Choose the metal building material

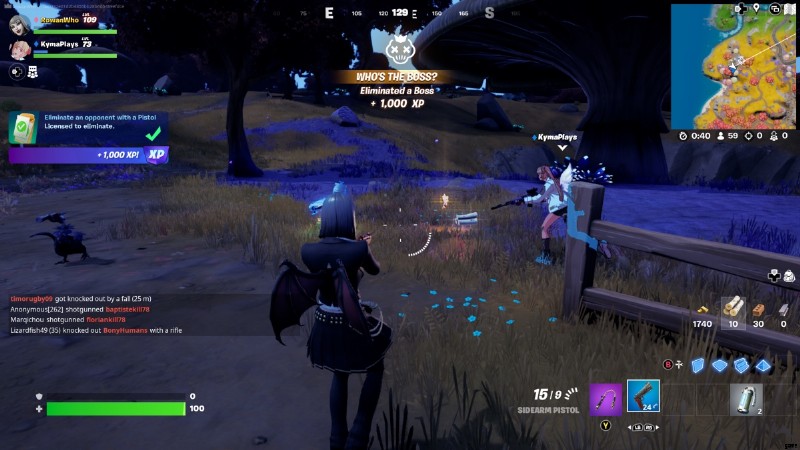(783, 309)
